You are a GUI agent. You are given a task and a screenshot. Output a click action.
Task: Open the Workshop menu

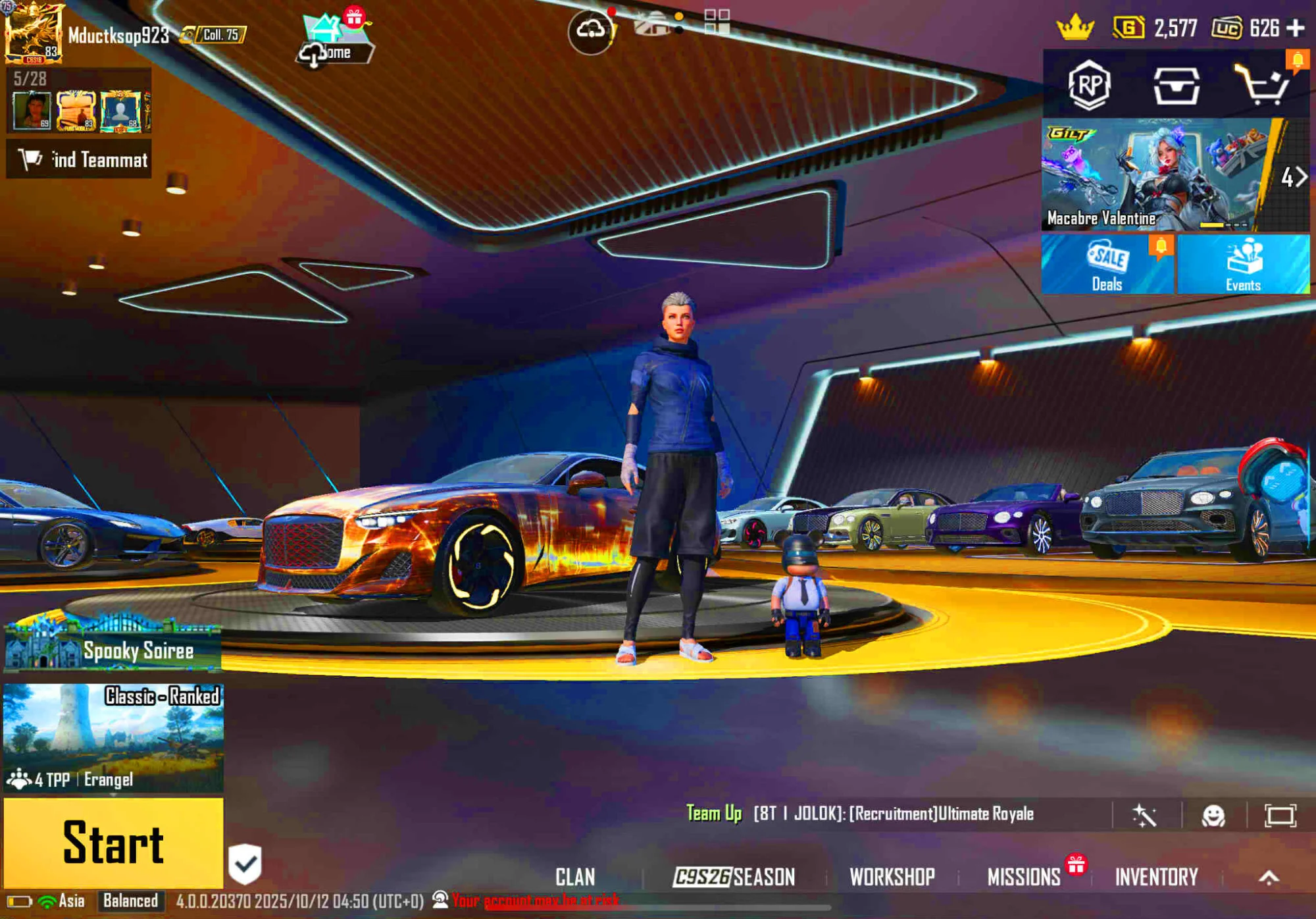coord(892,877)
